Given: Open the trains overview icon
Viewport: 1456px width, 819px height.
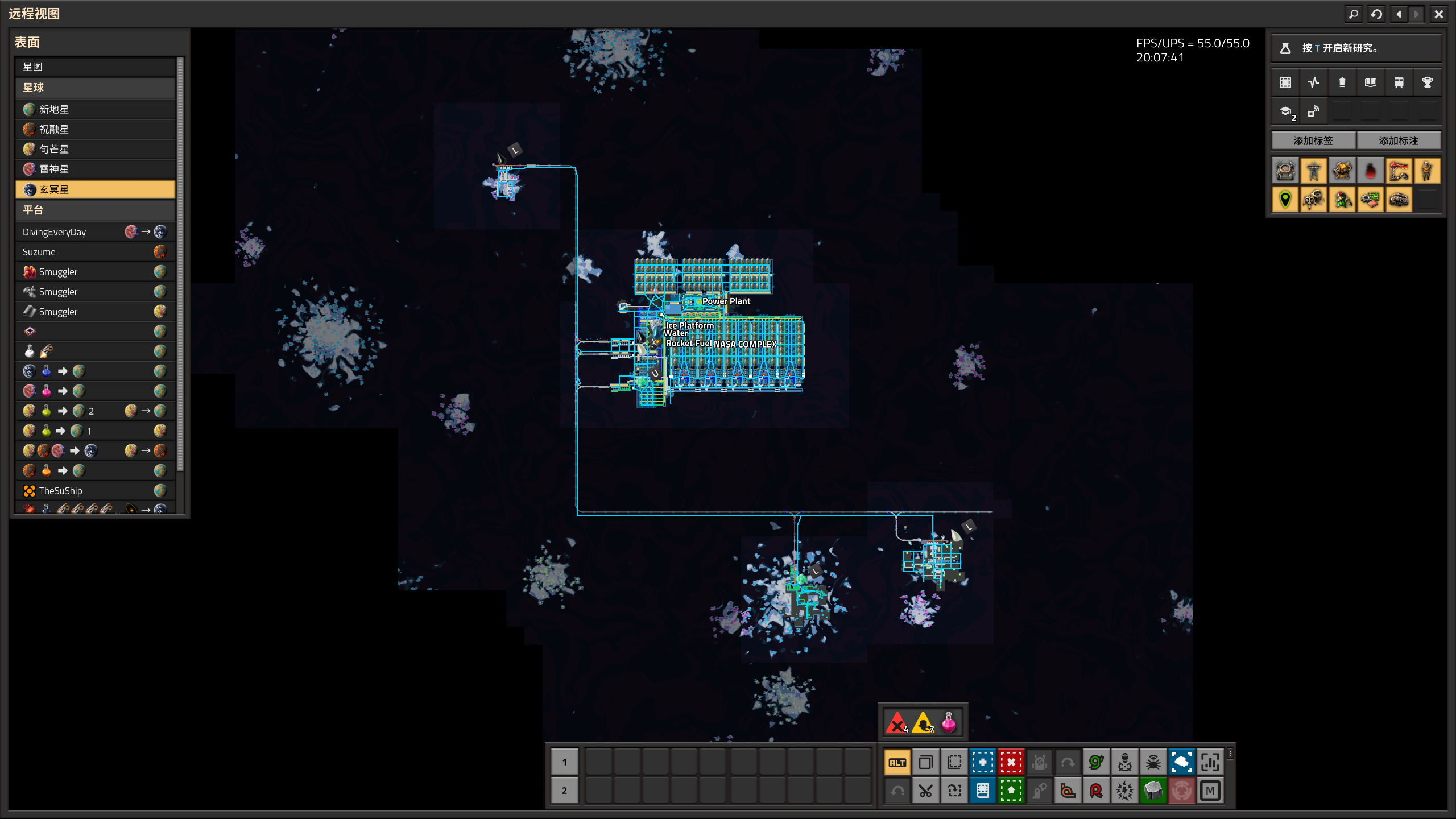Looking at the screenshot, I should 1399,82.
